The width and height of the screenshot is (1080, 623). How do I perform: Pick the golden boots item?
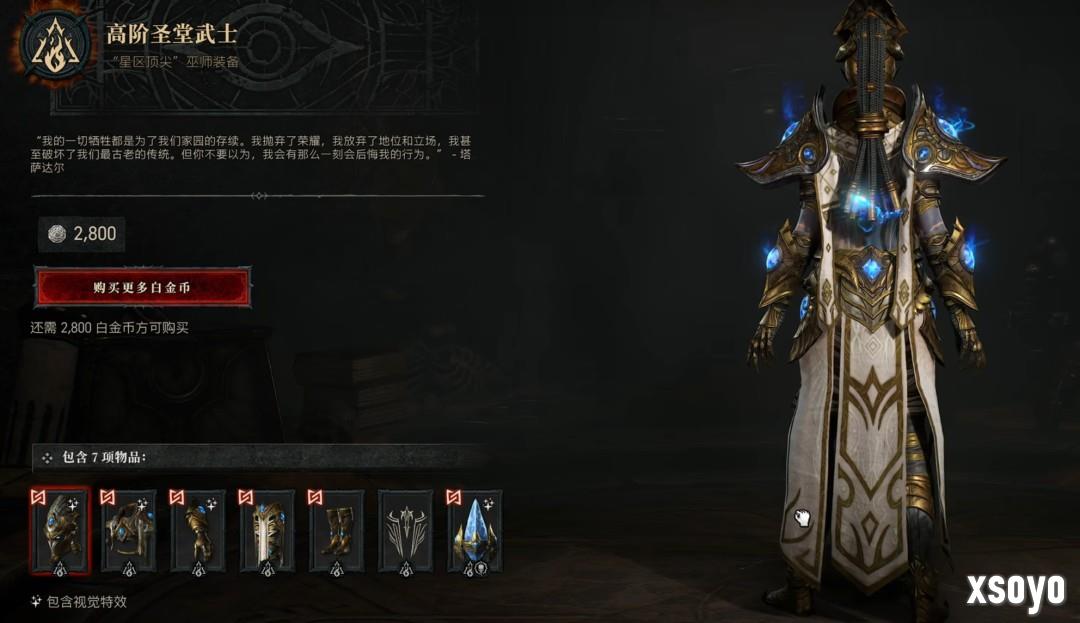tap(336, 531)
